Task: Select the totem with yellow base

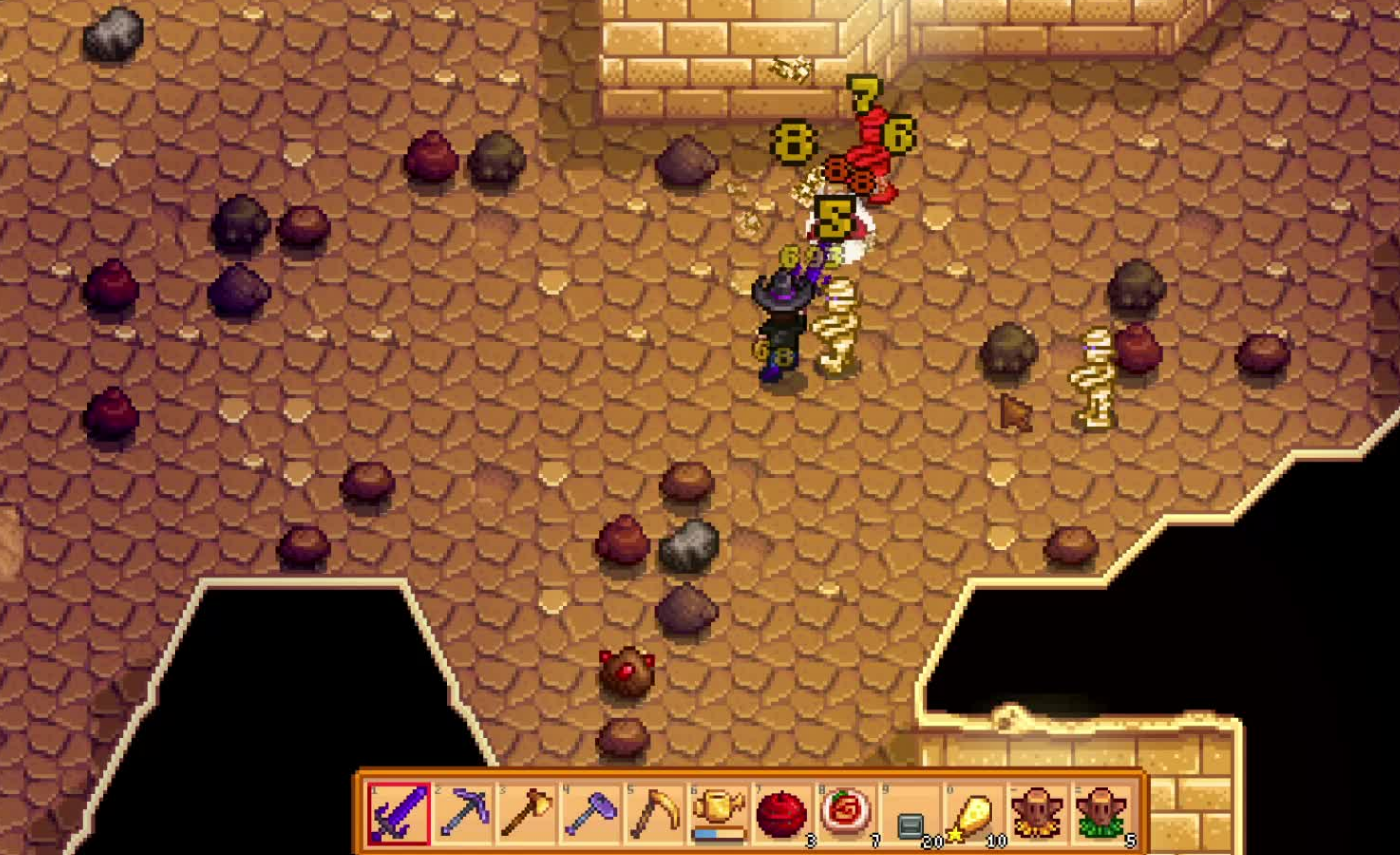Action: tap(1038, 812)
